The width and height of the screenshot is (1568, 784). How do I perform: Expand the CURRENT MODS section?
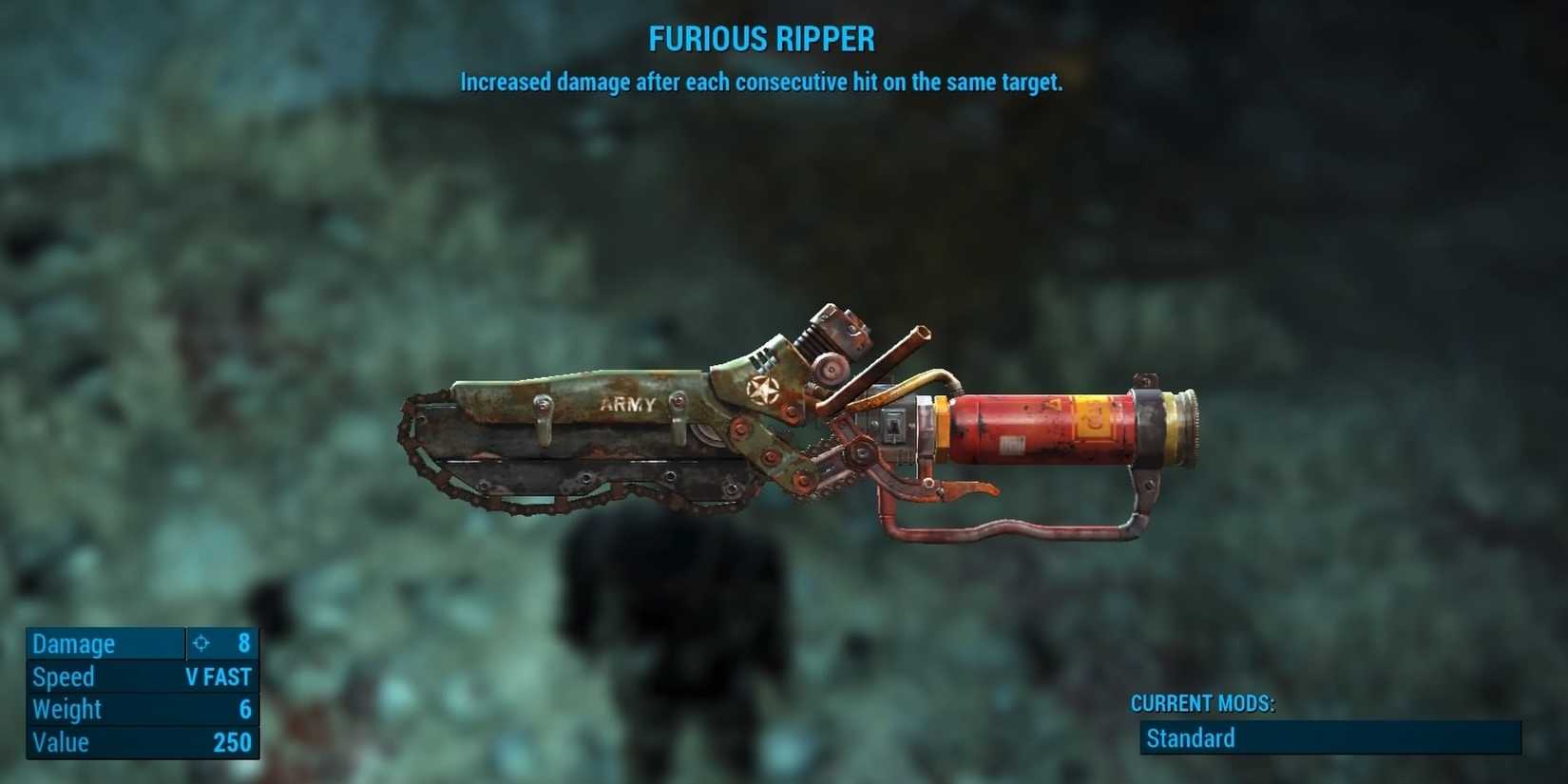(x=1202, y=704)
